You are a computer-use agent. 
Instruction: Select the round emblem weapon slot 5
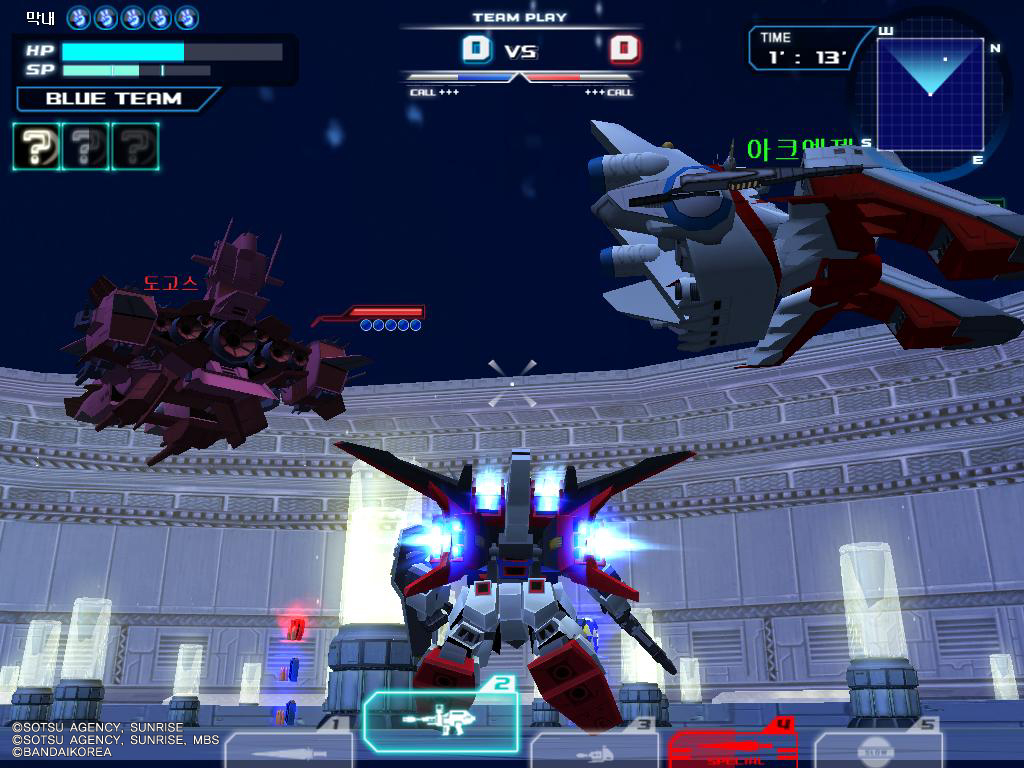point(879,750)
